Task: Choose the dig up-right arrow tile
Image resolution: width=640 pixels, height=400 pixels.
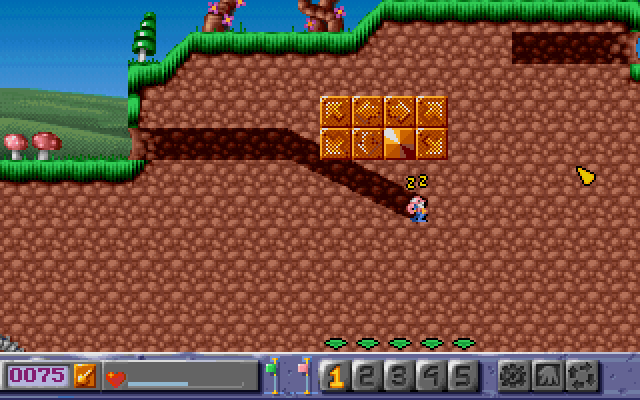Action: [x=431, y=112]
